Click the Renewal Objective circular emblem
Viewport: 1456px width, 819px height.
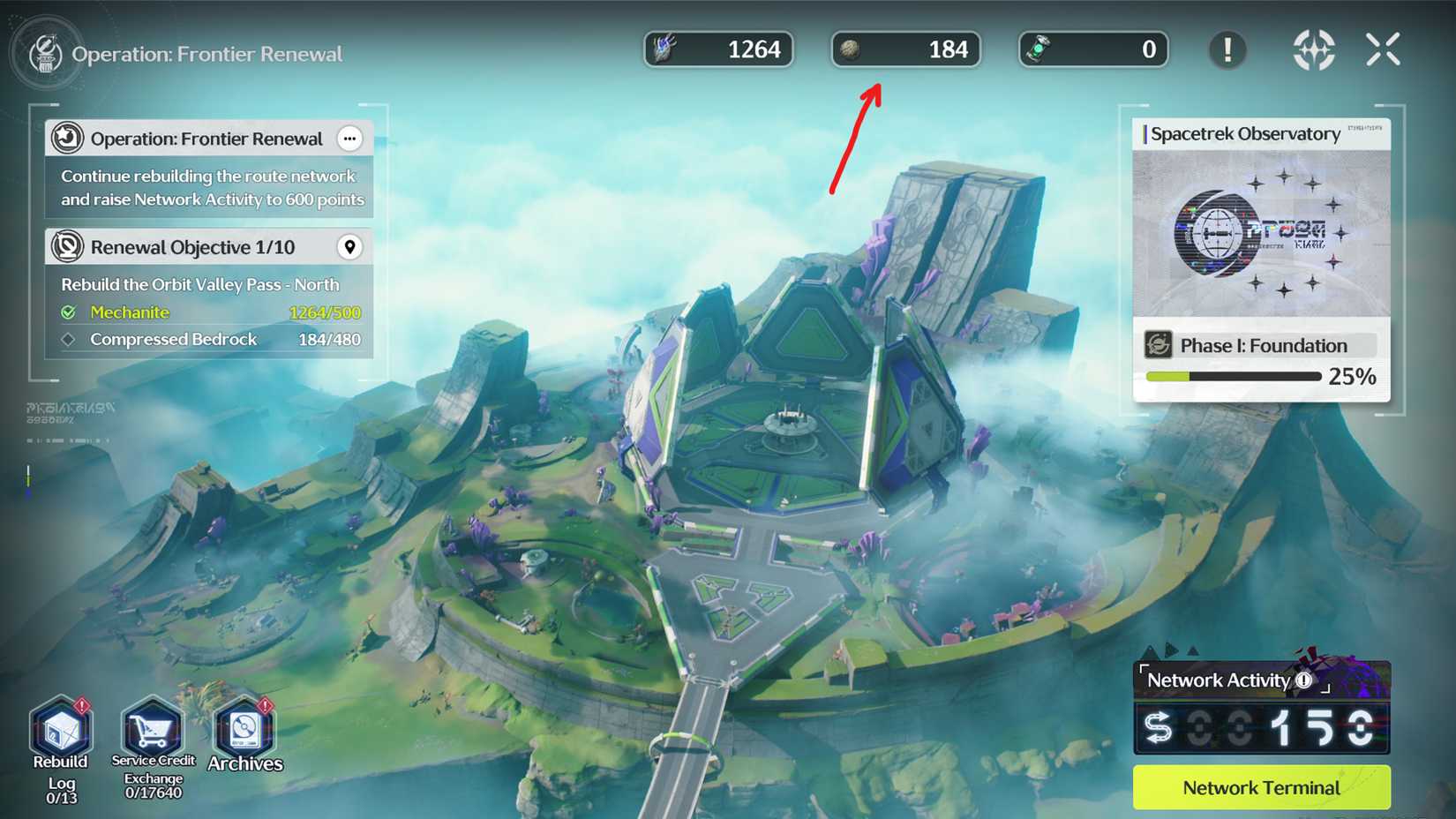[66, 246]
